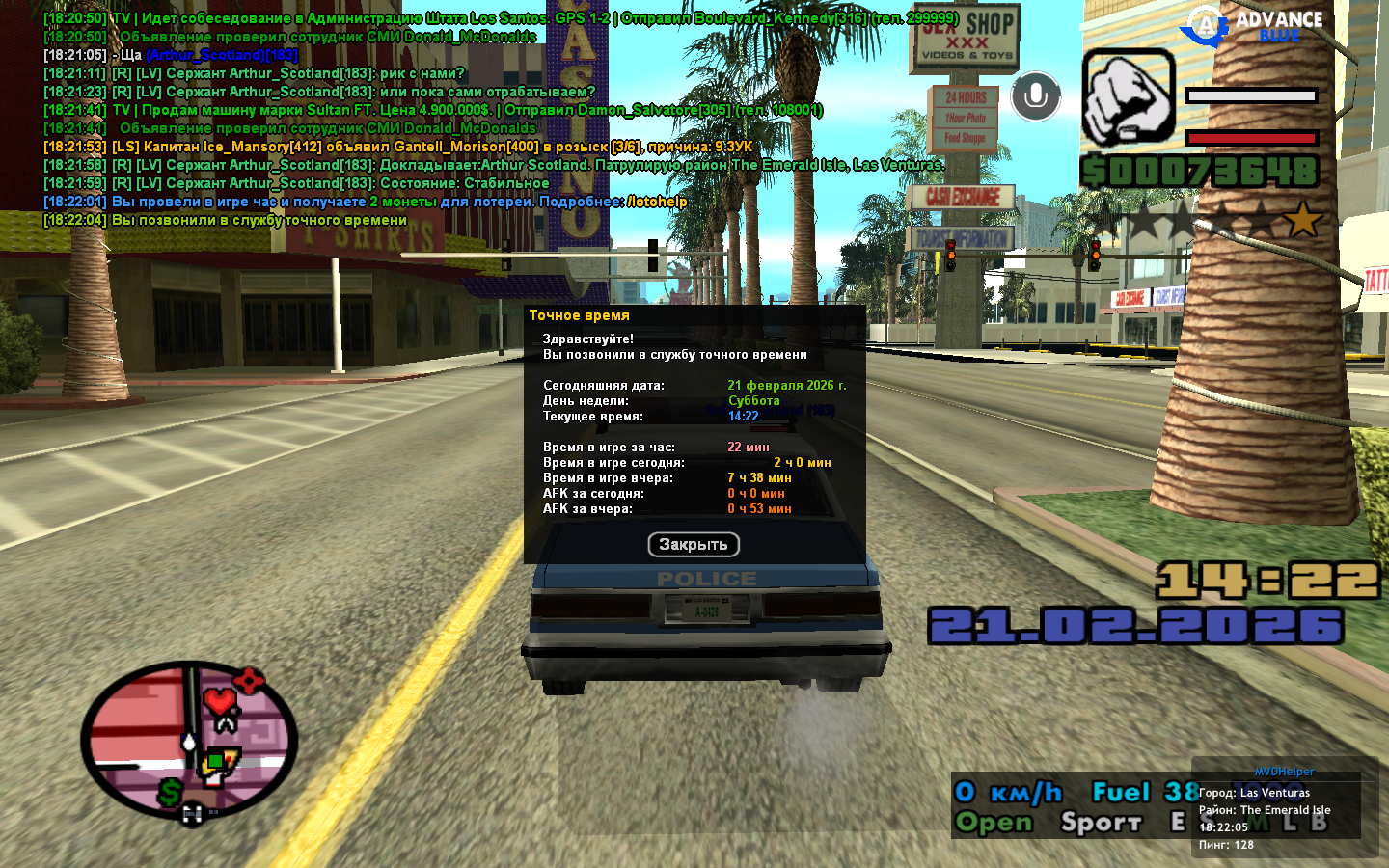Viewport: 1389px width, 868px height.
Task: Close the time service dialog with Закрыть
Action: click(694, 545)
